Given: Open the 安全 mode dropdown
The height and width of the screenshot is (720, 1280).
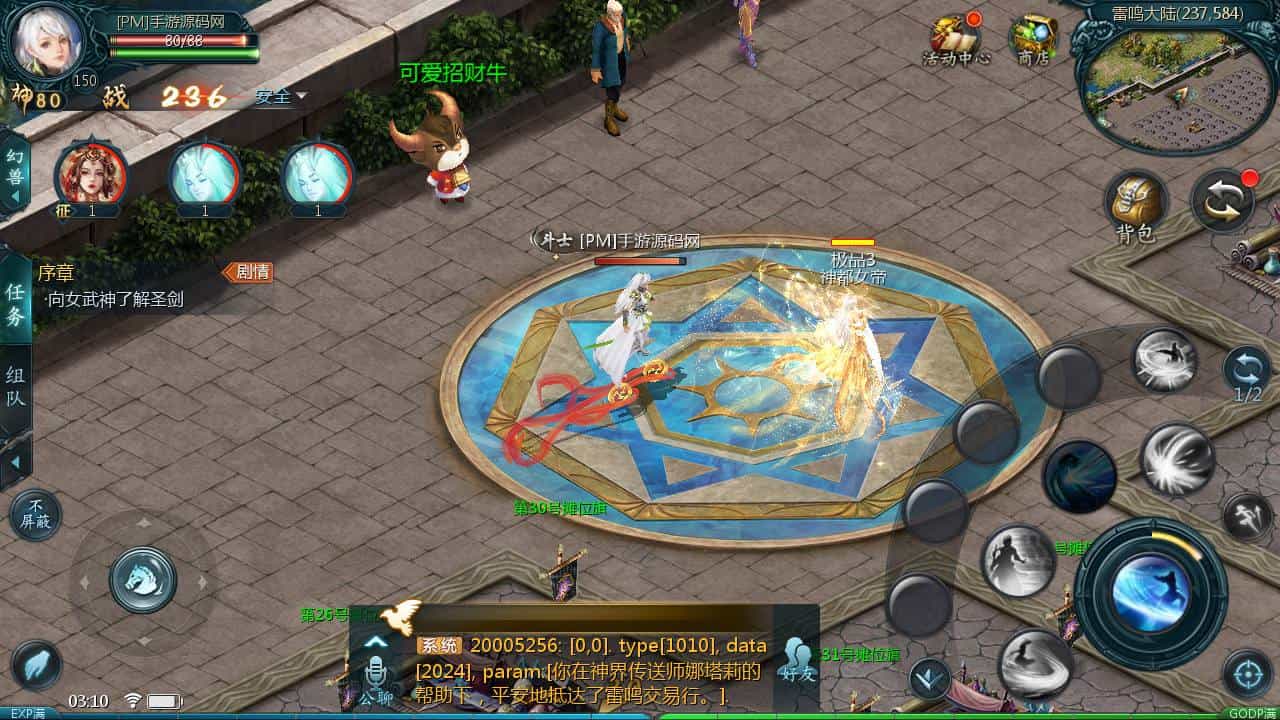Looking at the screenshot, I should pos(280,96).
